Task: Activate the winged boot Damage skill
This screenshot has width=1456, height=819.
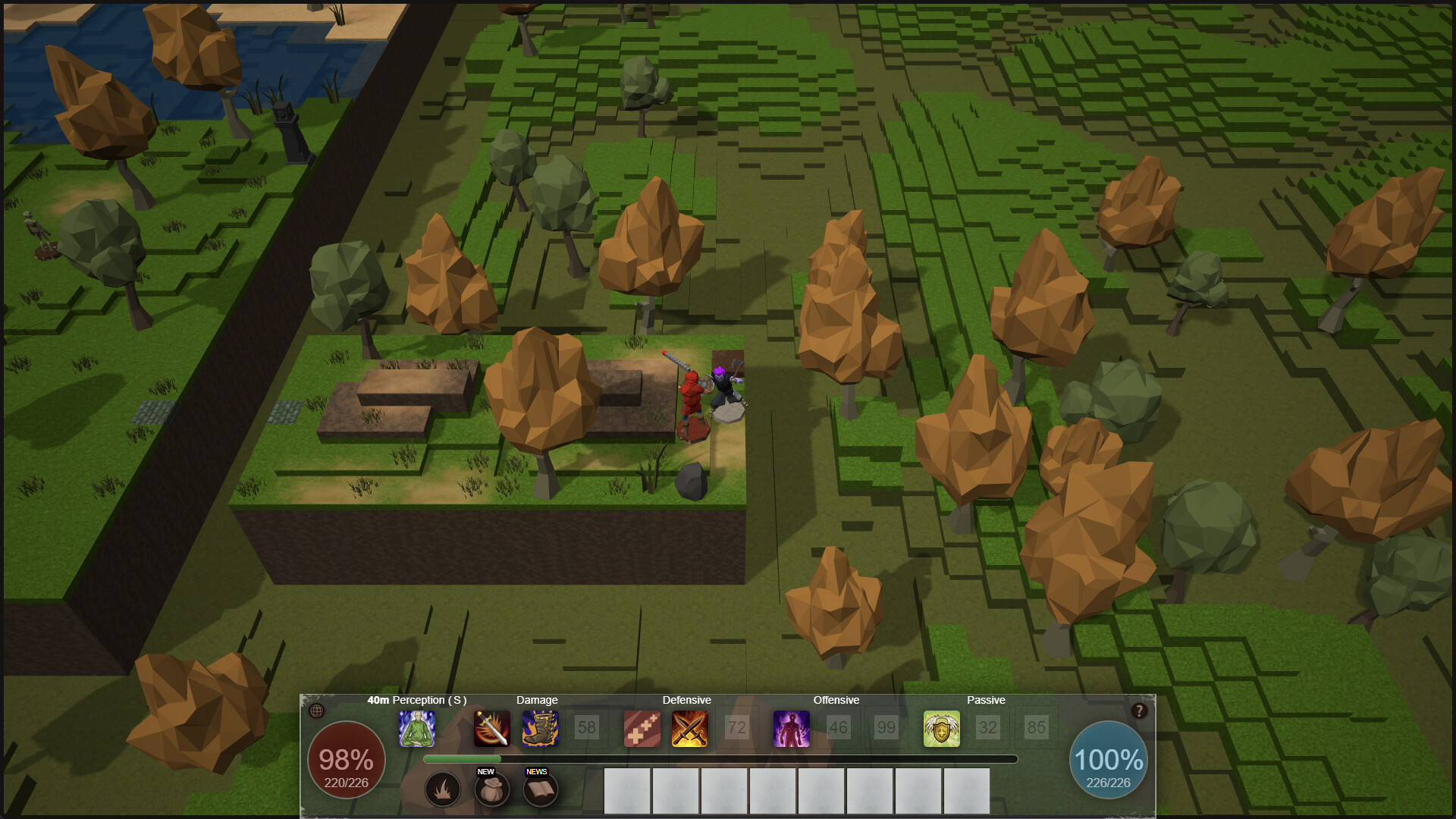Action: pos(540,729)
